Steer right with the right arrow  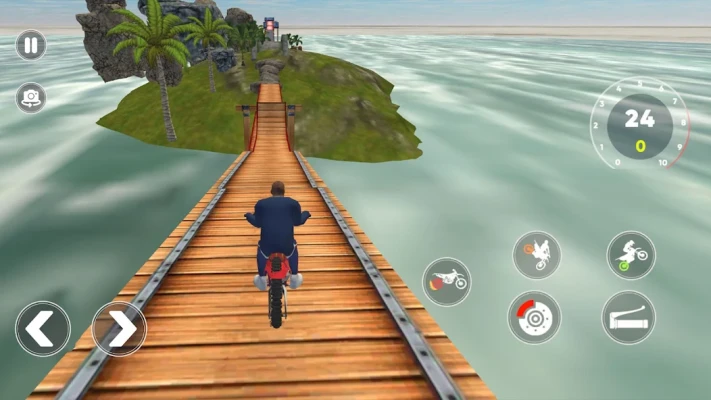click(x=119, y=329)
